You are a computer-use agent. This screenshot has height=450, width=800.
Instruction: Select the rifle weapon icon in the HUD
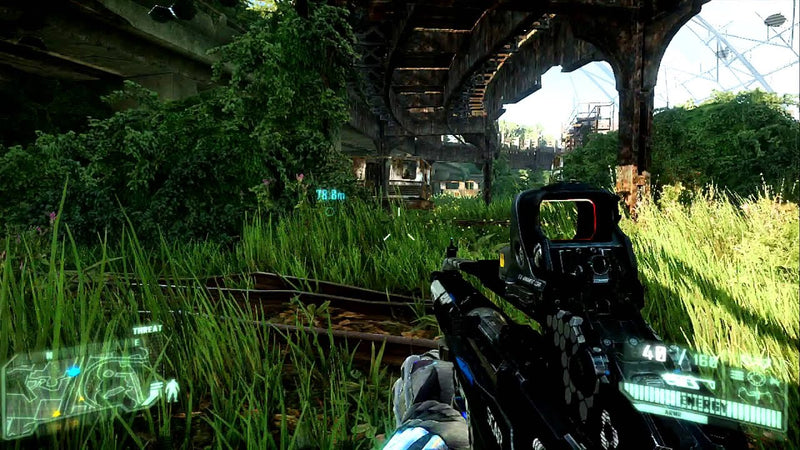688,381
